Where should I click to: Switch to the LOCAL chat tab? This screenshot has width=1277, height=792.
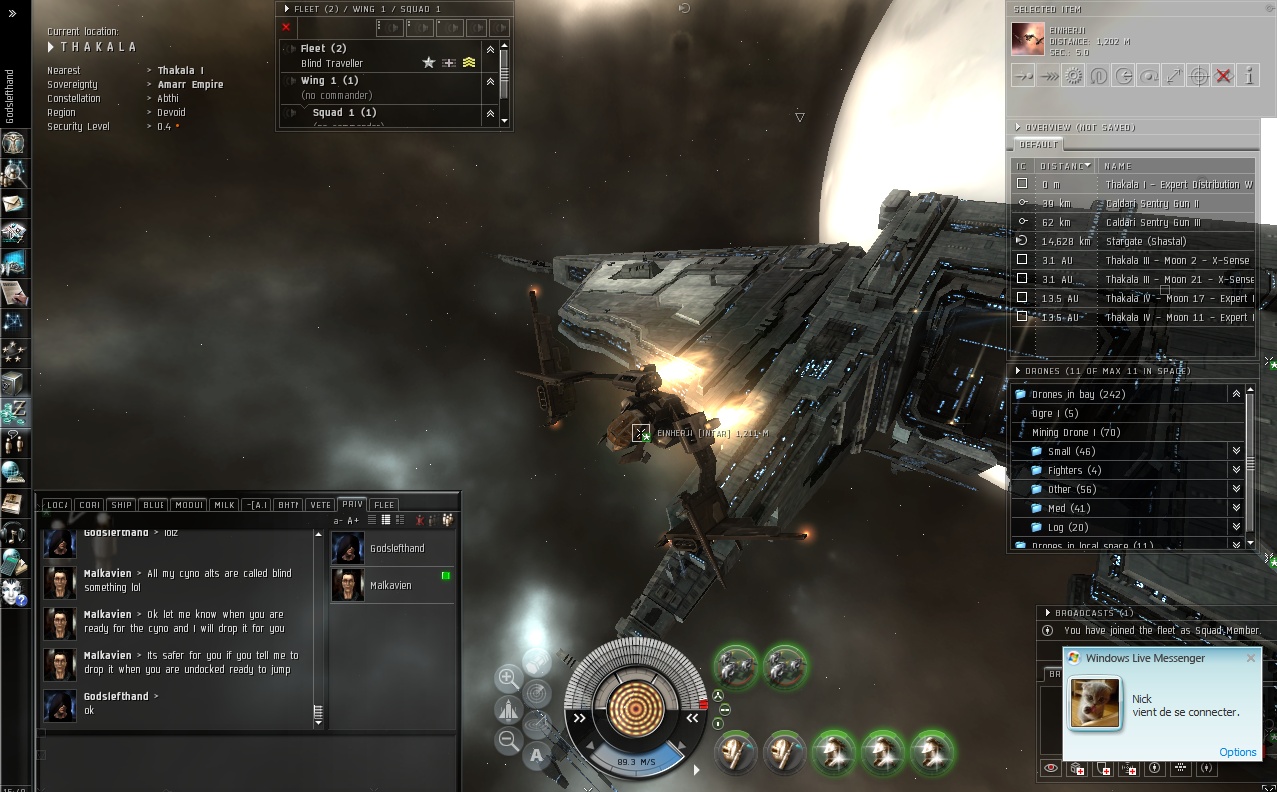tap(57, 505)
